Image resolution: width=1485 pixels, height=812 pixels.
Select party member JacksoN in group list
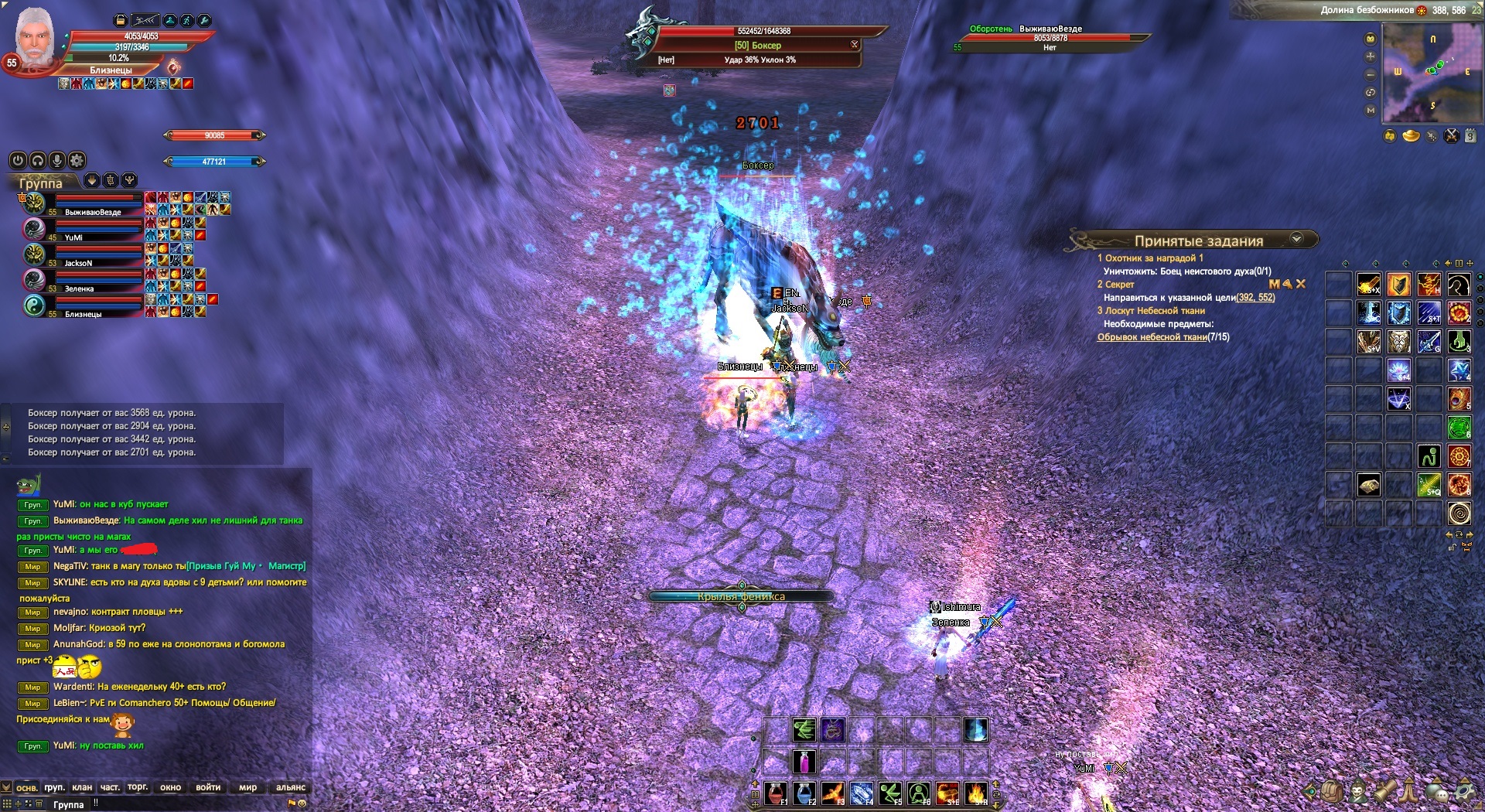(x=77, y=263)
